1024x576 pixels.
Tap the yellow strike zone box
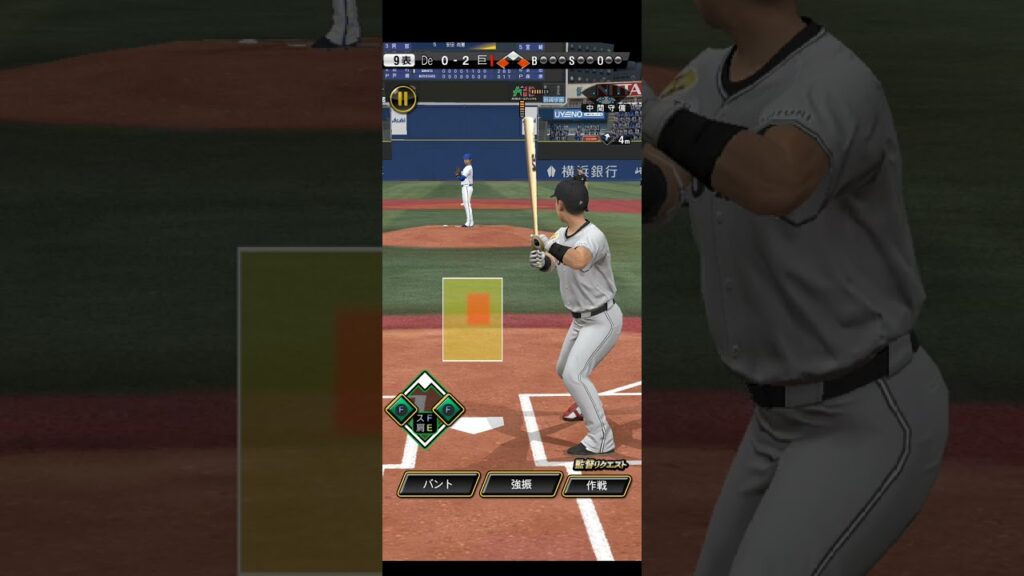coord(472,319)
